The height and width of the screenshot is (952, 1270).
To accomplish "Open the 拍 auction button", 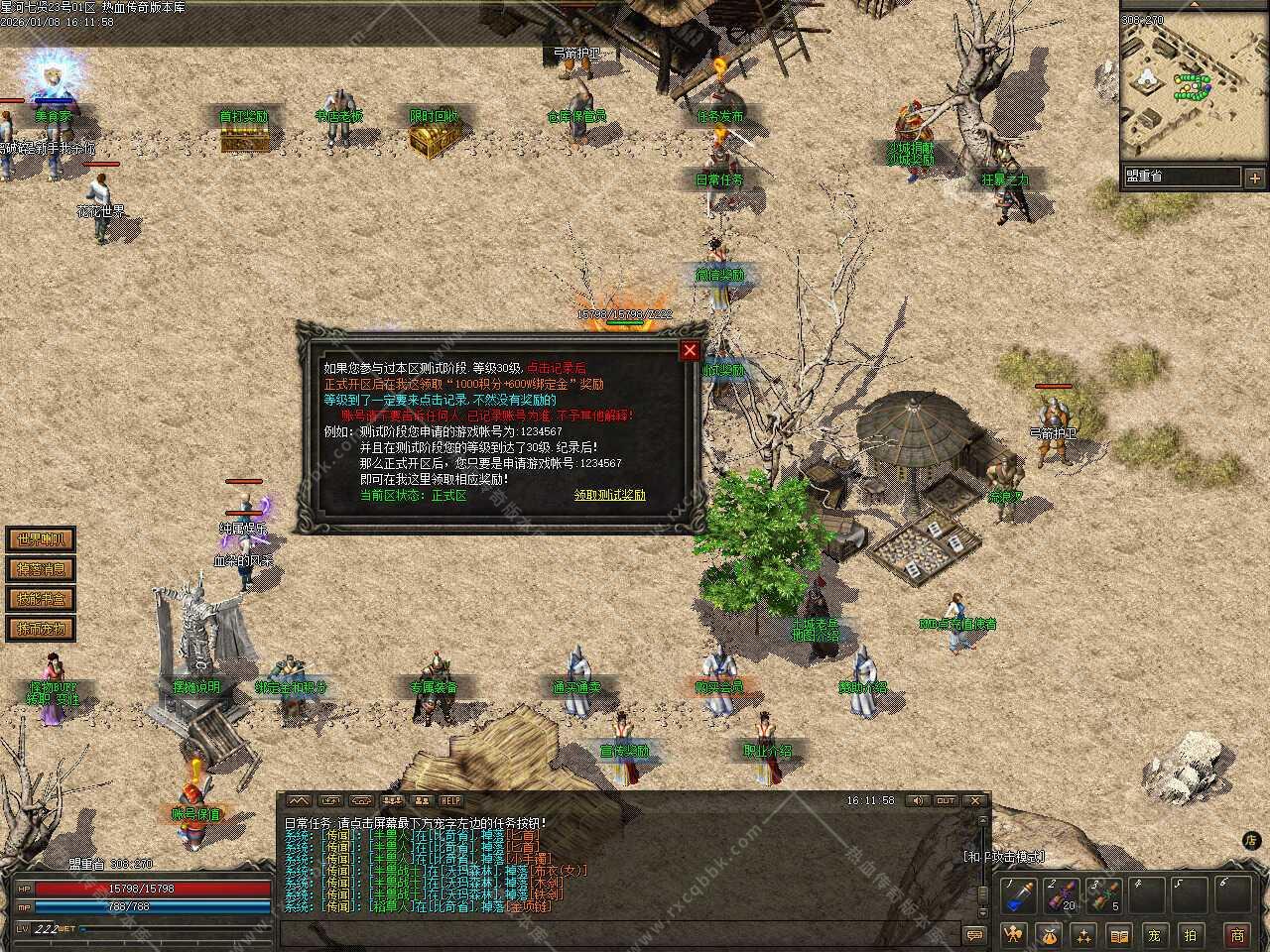I will pos(1191,934).
